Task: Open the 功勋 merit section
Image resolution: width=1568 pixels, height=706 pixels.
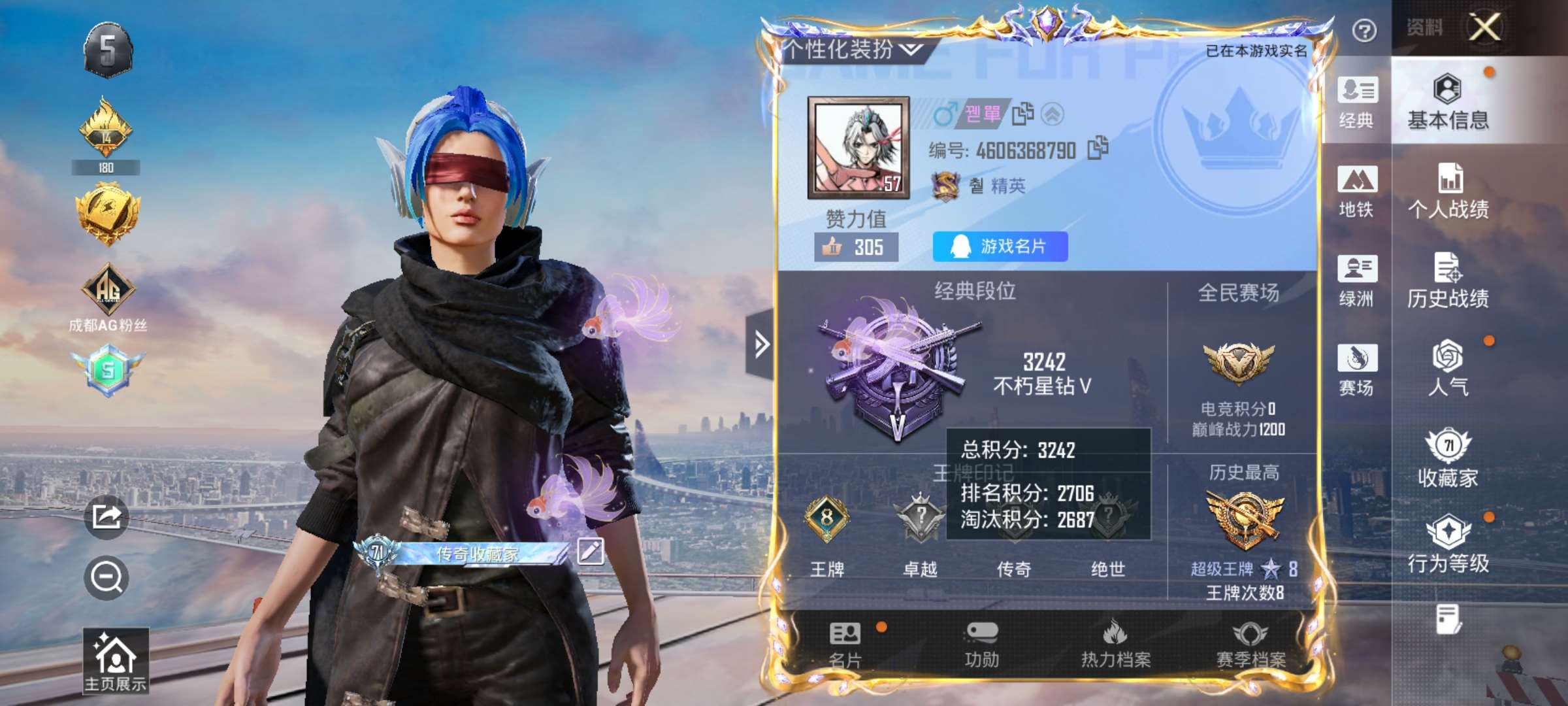Action: [x=981, y=645]
